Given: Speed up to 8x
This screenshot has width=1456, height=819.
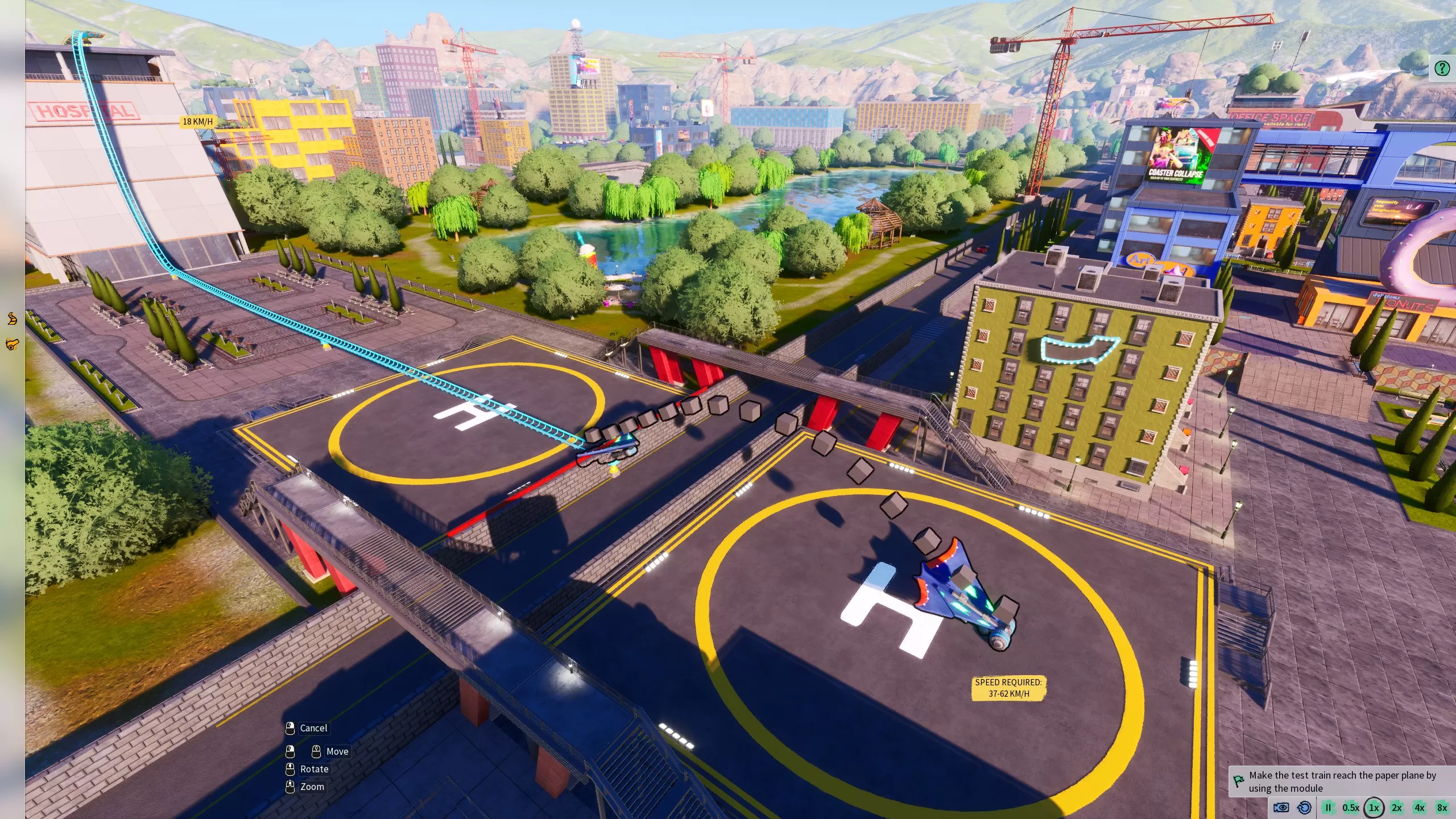Looking at the screenshot, I should [x=1442, y=808].
